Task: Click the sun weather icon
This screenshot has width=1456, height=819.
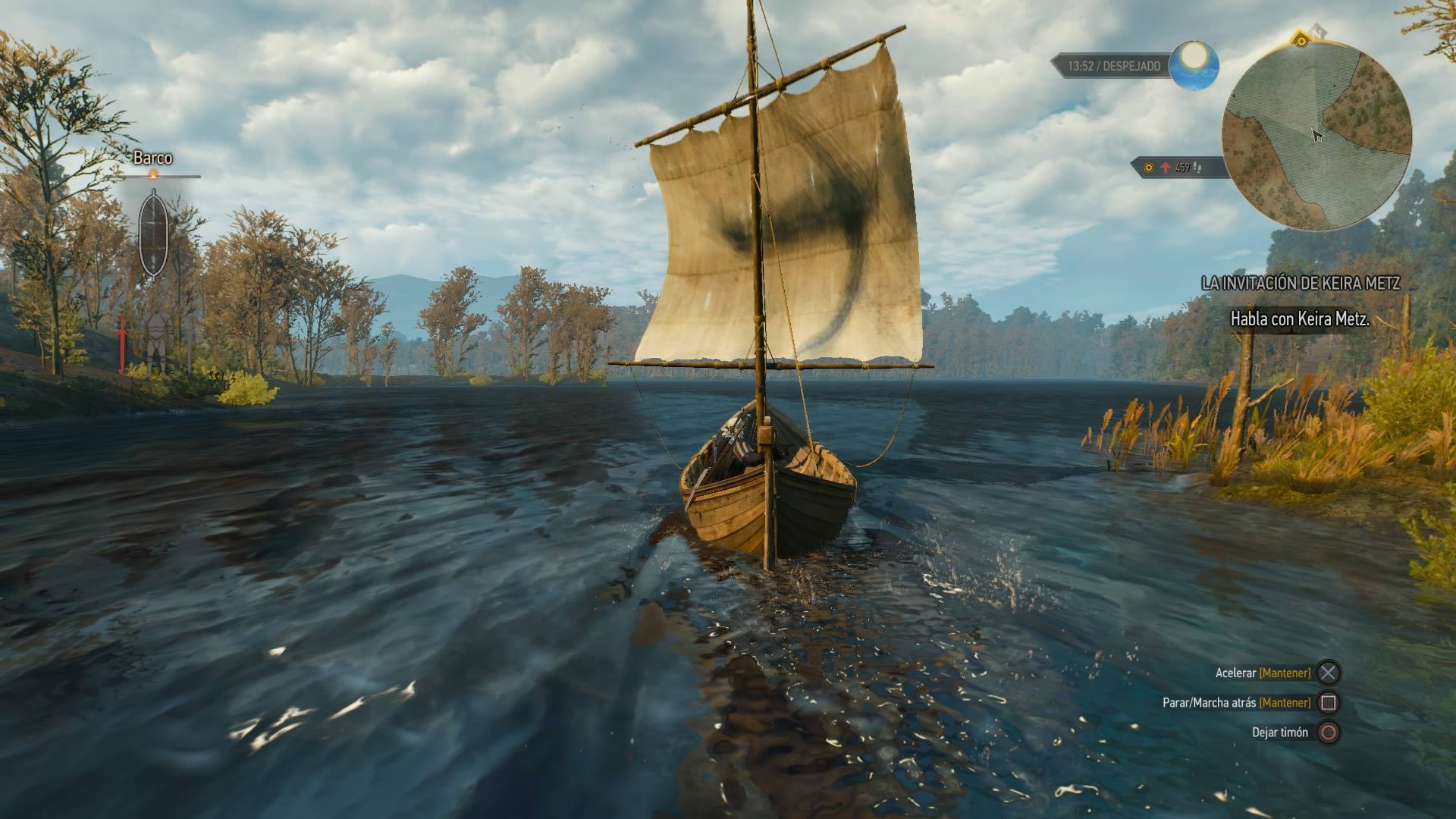Action: (1194, 64)
